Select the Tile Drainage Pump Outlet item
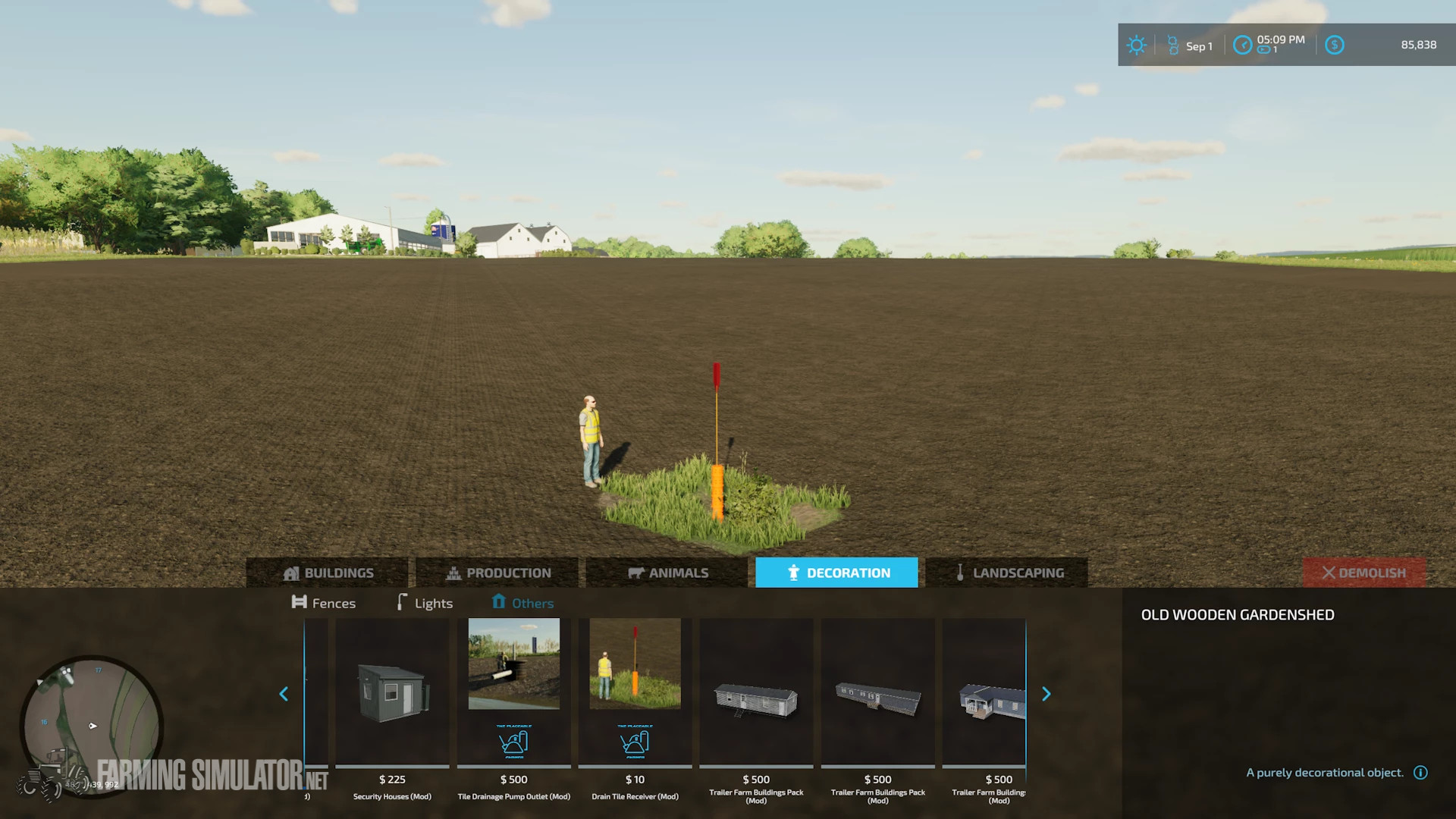 pos(514,701)
